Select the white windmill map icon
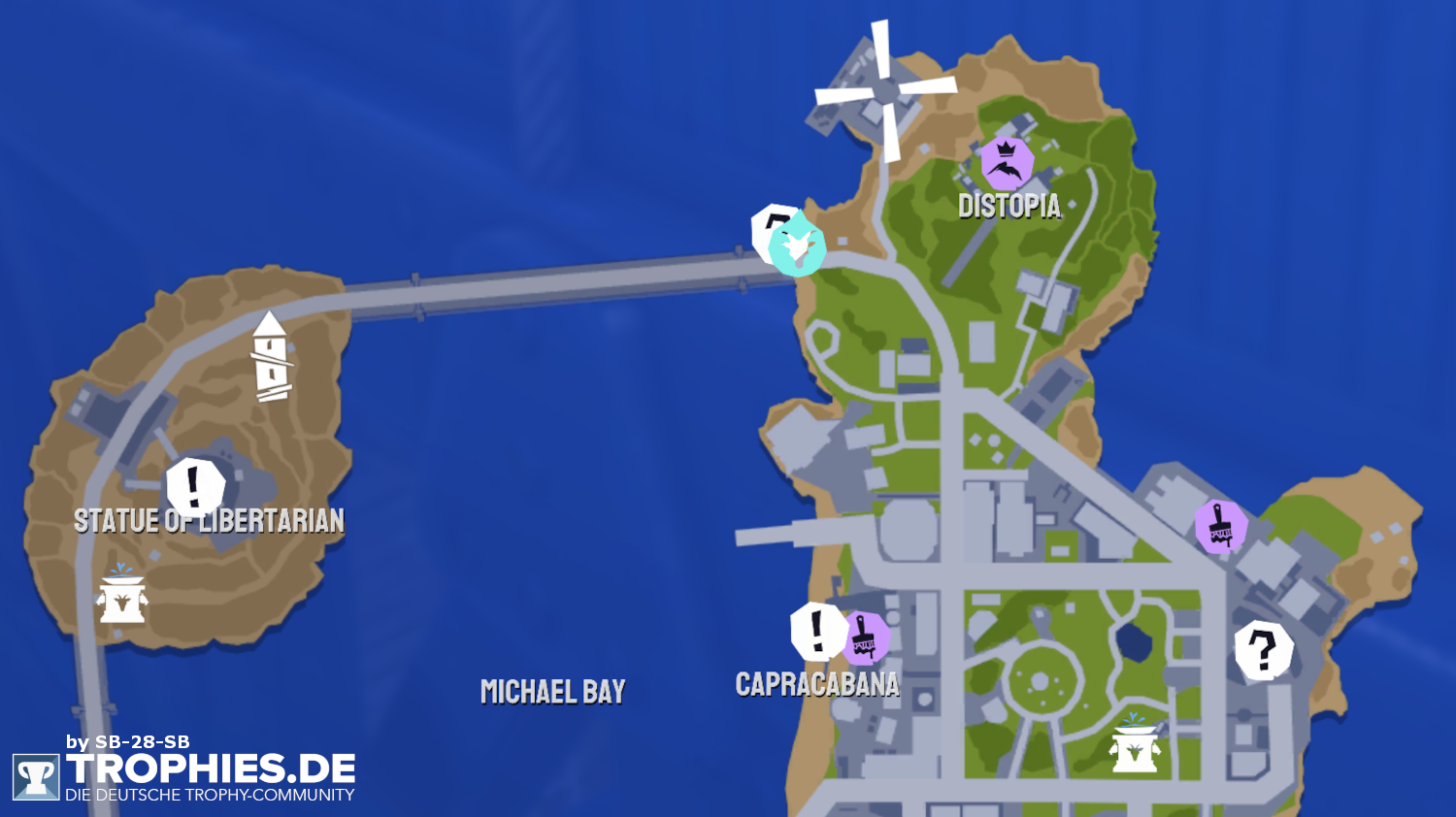Image resolution: width=1456 pixels, height=817 pixels. (885, 90)
